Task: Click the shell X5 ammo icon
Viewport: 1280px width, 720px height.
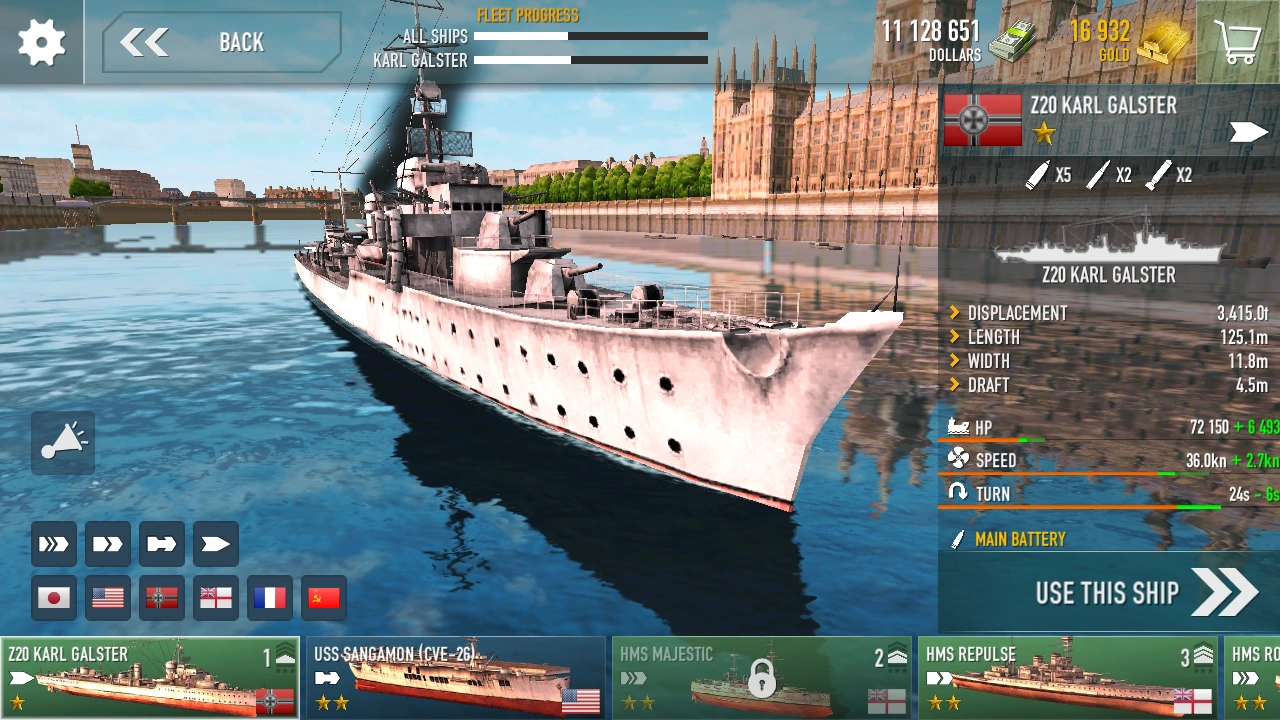Action: (x=1048, y=174)
